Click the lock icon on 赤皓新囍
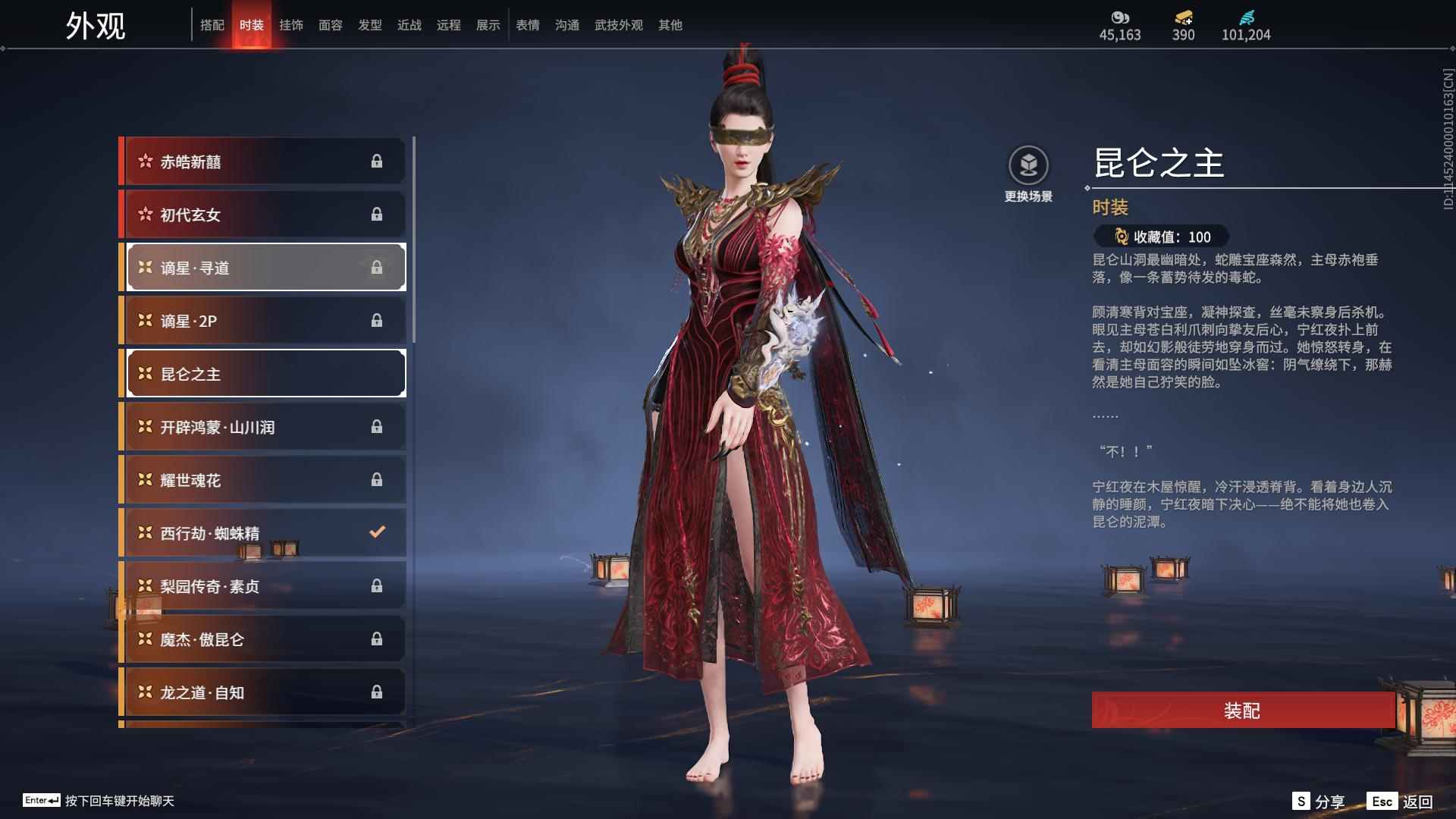Viewport: 1456px width, 819px height. click(377, 161)
